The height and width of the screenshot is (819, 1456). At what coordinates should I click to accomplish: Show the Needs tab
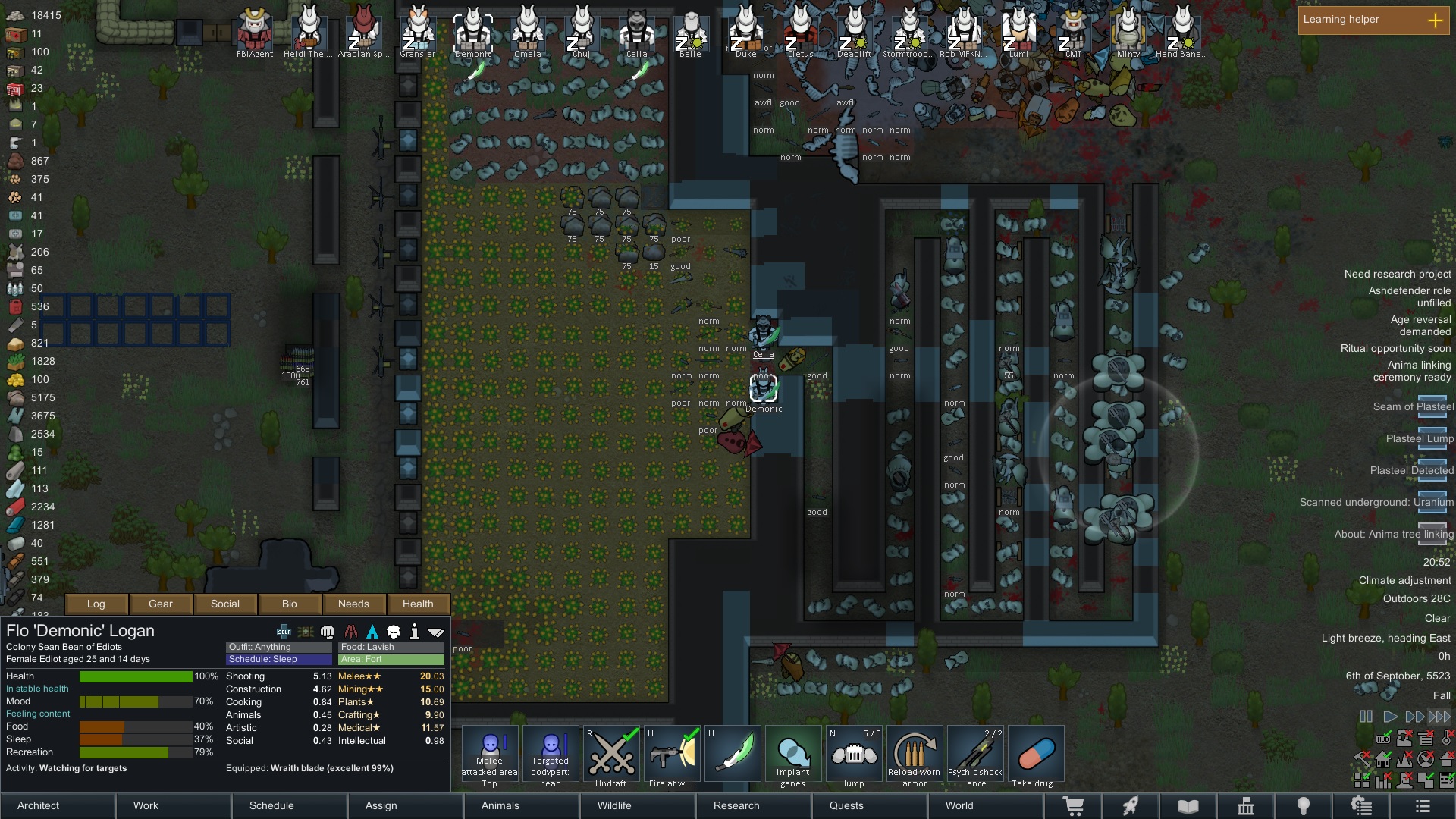pyautogui.click(x=353, y=604)
